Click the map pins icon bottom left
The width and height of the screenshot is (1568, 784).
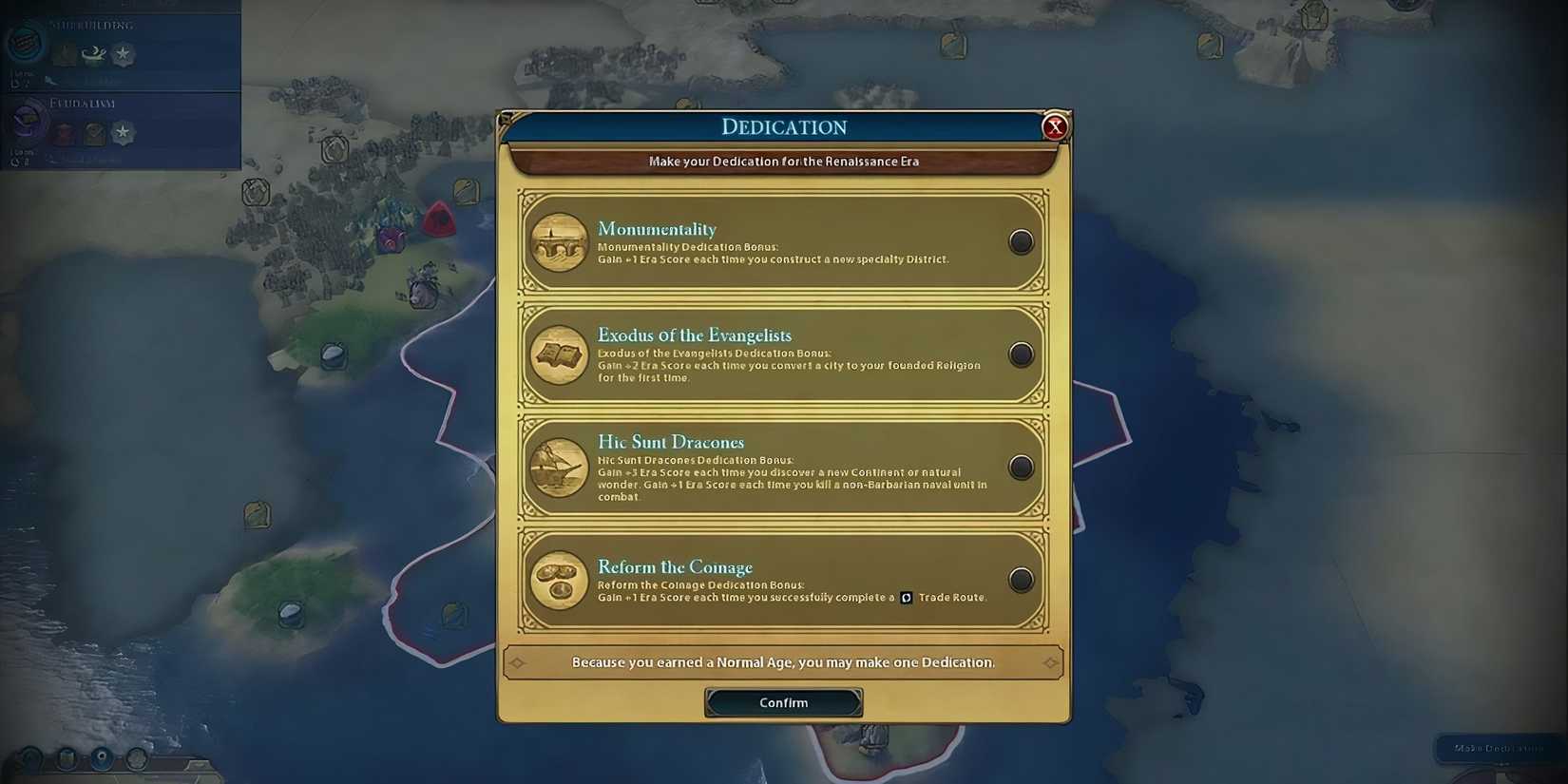click(x=65, y=760)
